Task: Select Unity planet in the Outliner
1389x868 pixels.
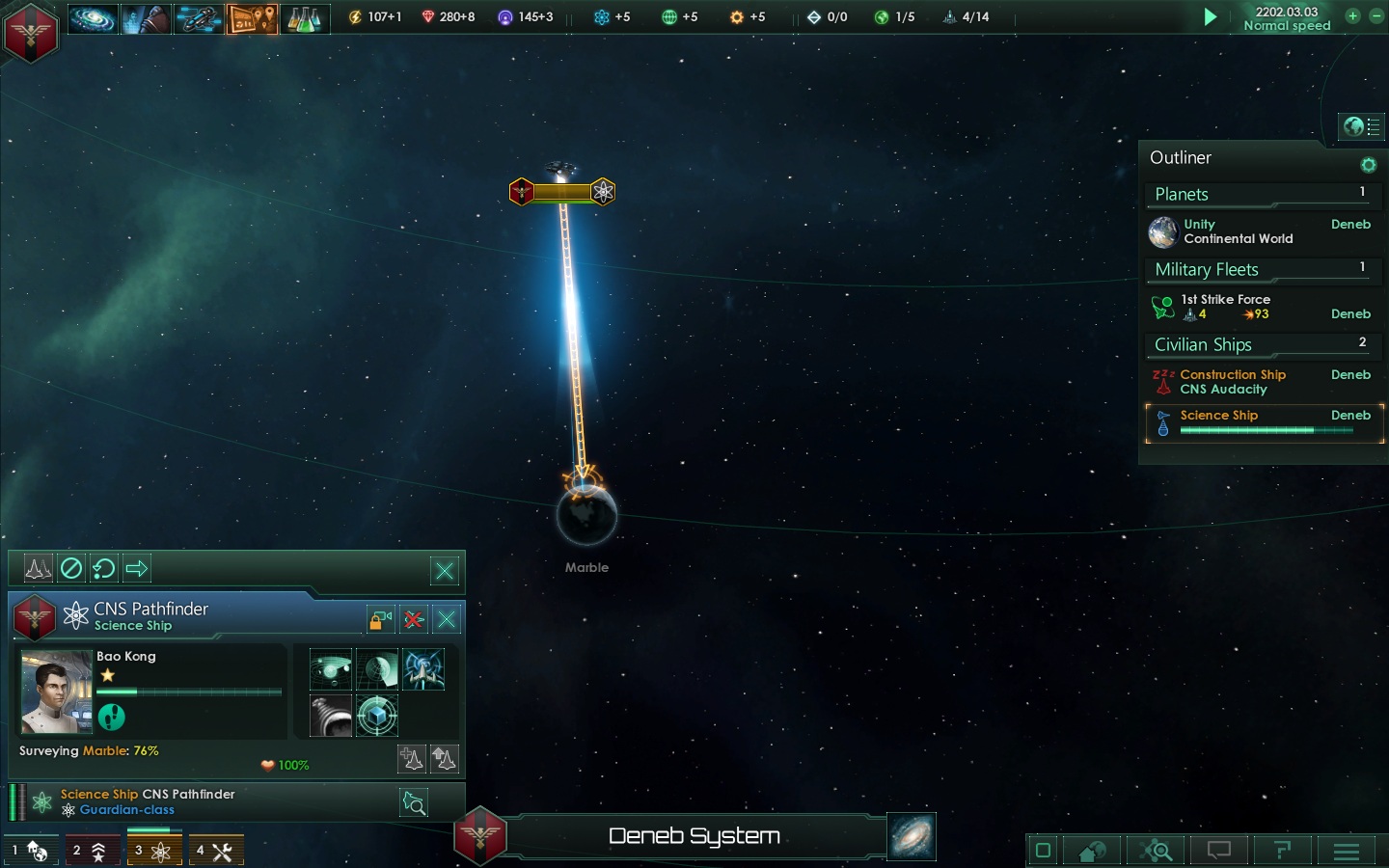Action: click(1239, 231)
